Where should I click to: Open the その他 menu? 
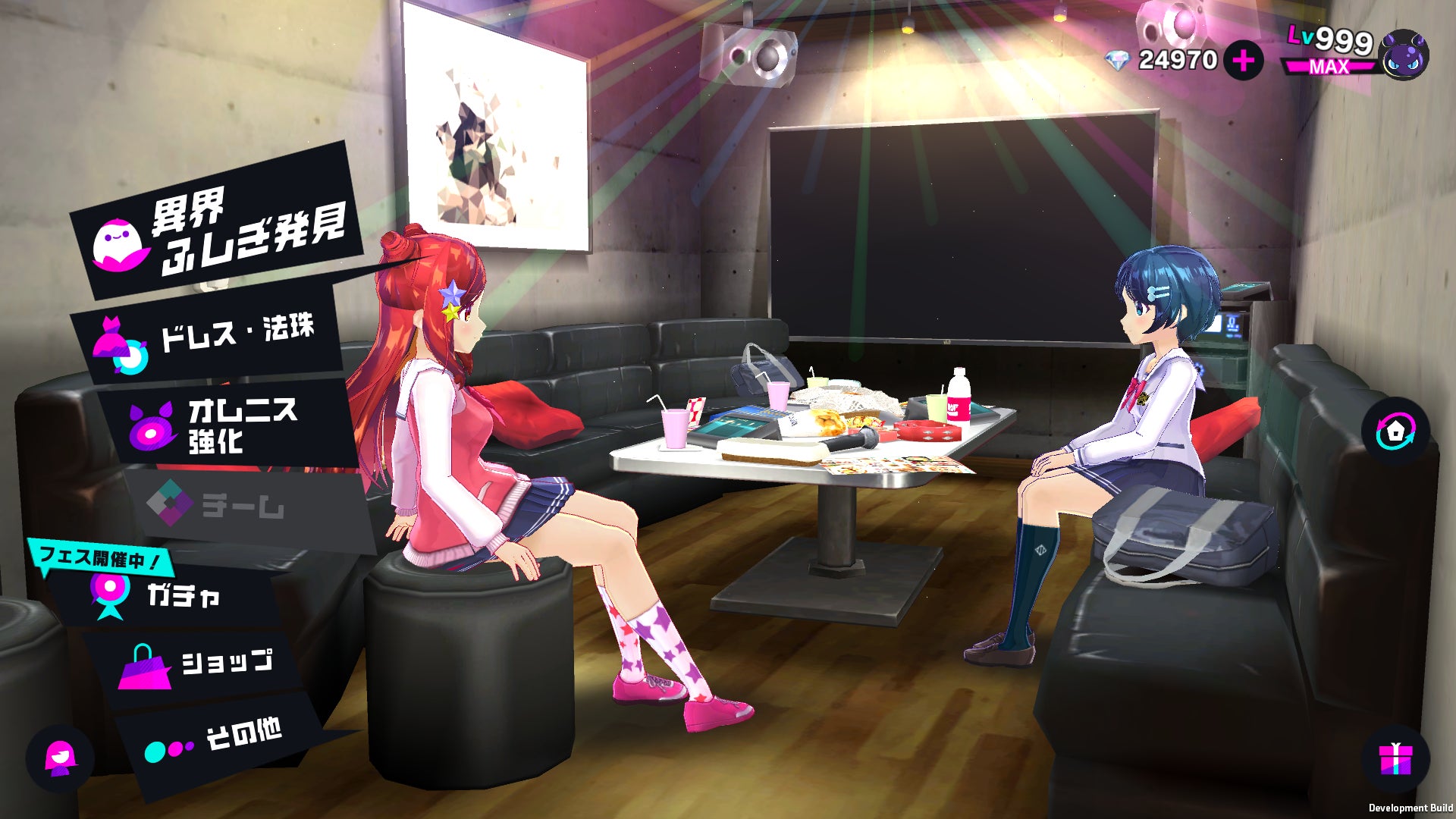[220, 739]
